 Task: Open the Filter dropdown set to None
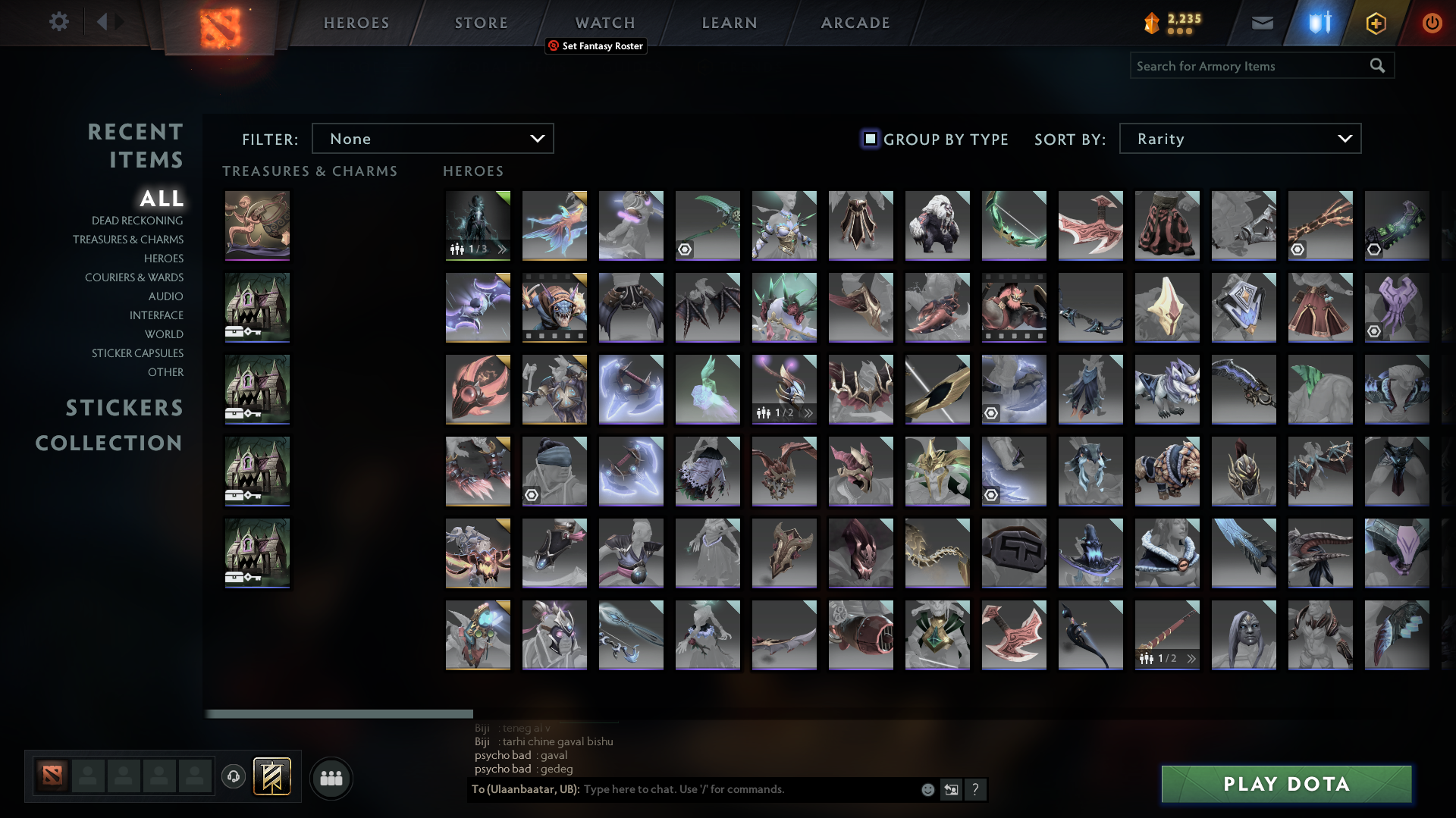click(x=433, y=138)
